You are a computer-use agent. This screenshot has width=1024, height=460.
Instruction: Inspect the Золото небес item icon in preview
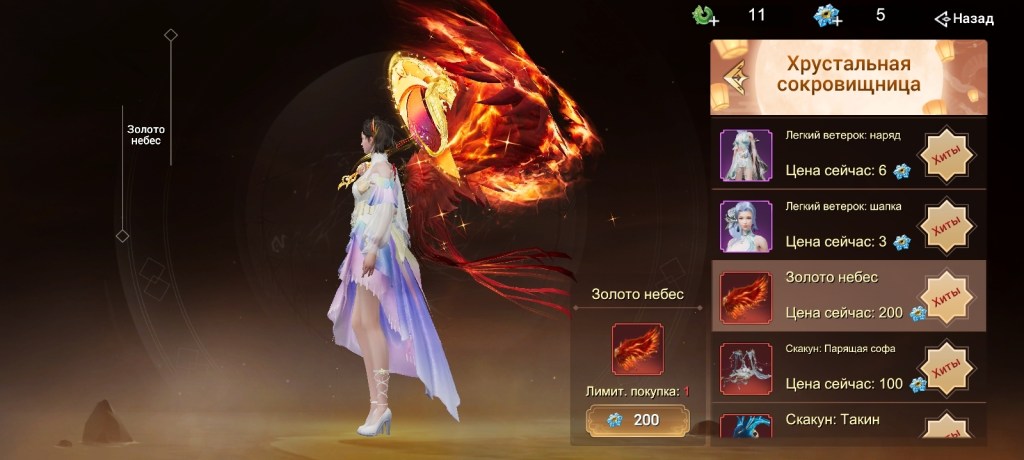[x=637, y=349]
